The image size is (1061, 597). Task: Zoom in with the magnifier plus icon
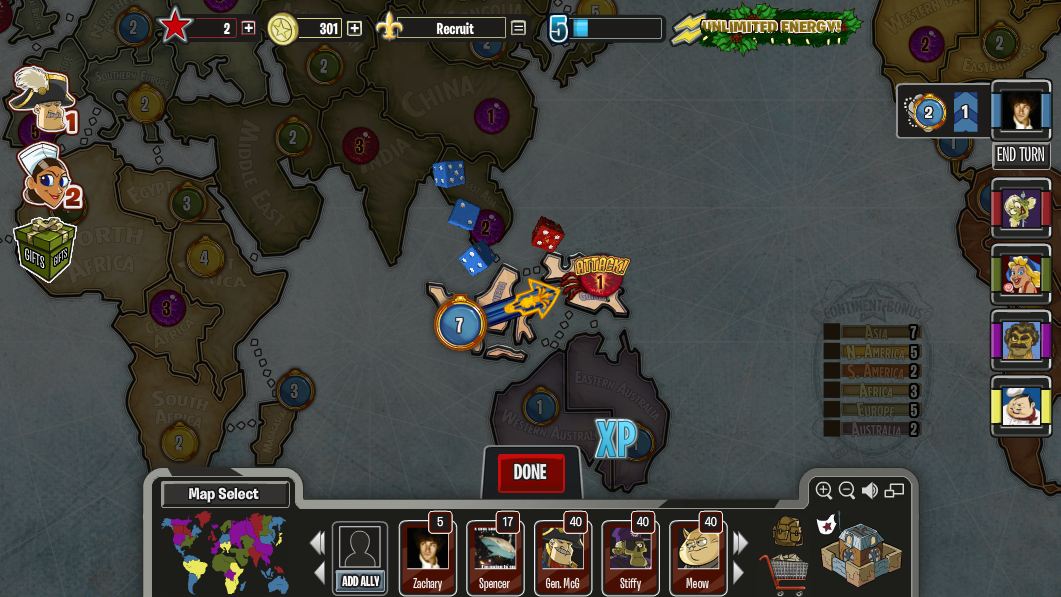(824, 490)
